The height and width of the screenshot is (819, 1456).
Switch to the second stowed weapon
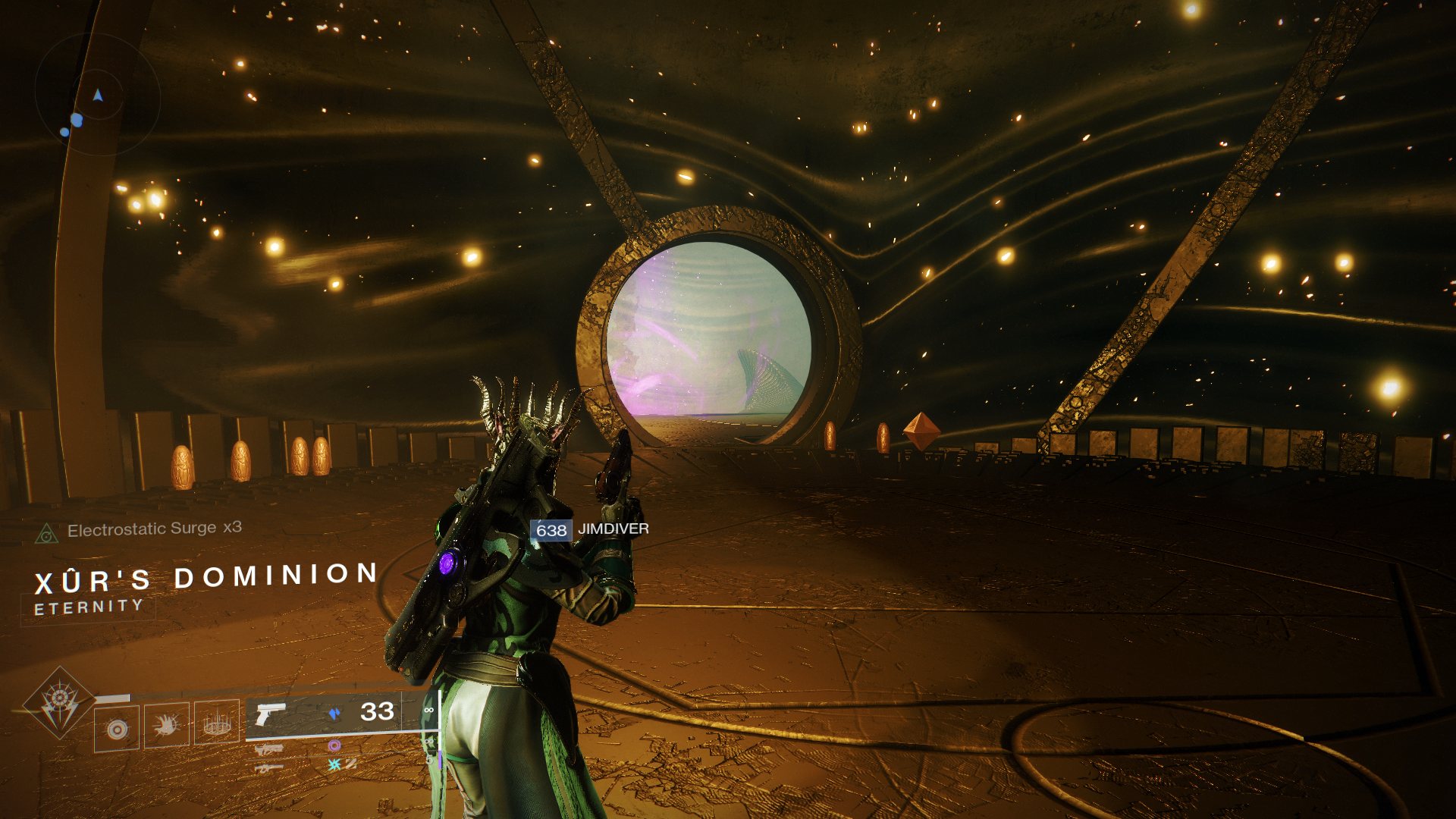tap(269, 749)
